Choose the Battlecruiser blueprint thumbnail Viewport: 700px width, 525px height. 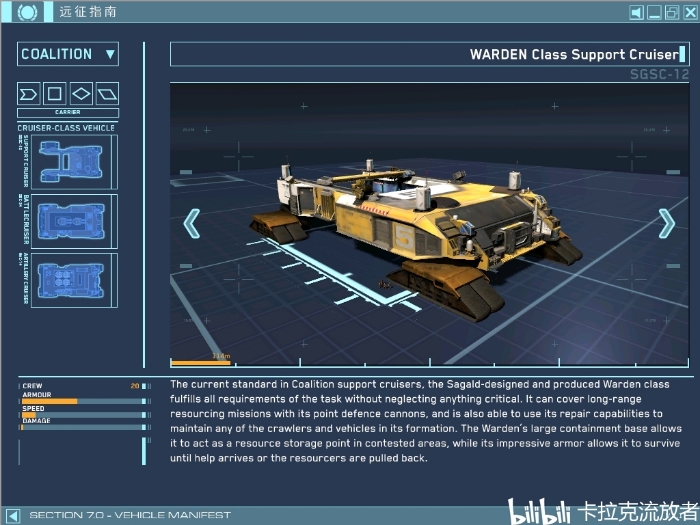[74, 221]
